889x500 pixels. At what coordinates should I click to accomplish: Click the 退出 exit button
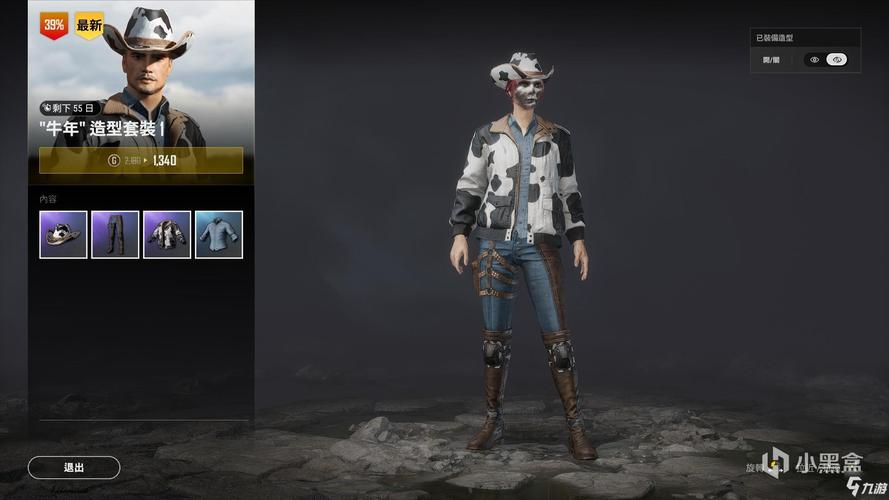(x=74, y=467)
